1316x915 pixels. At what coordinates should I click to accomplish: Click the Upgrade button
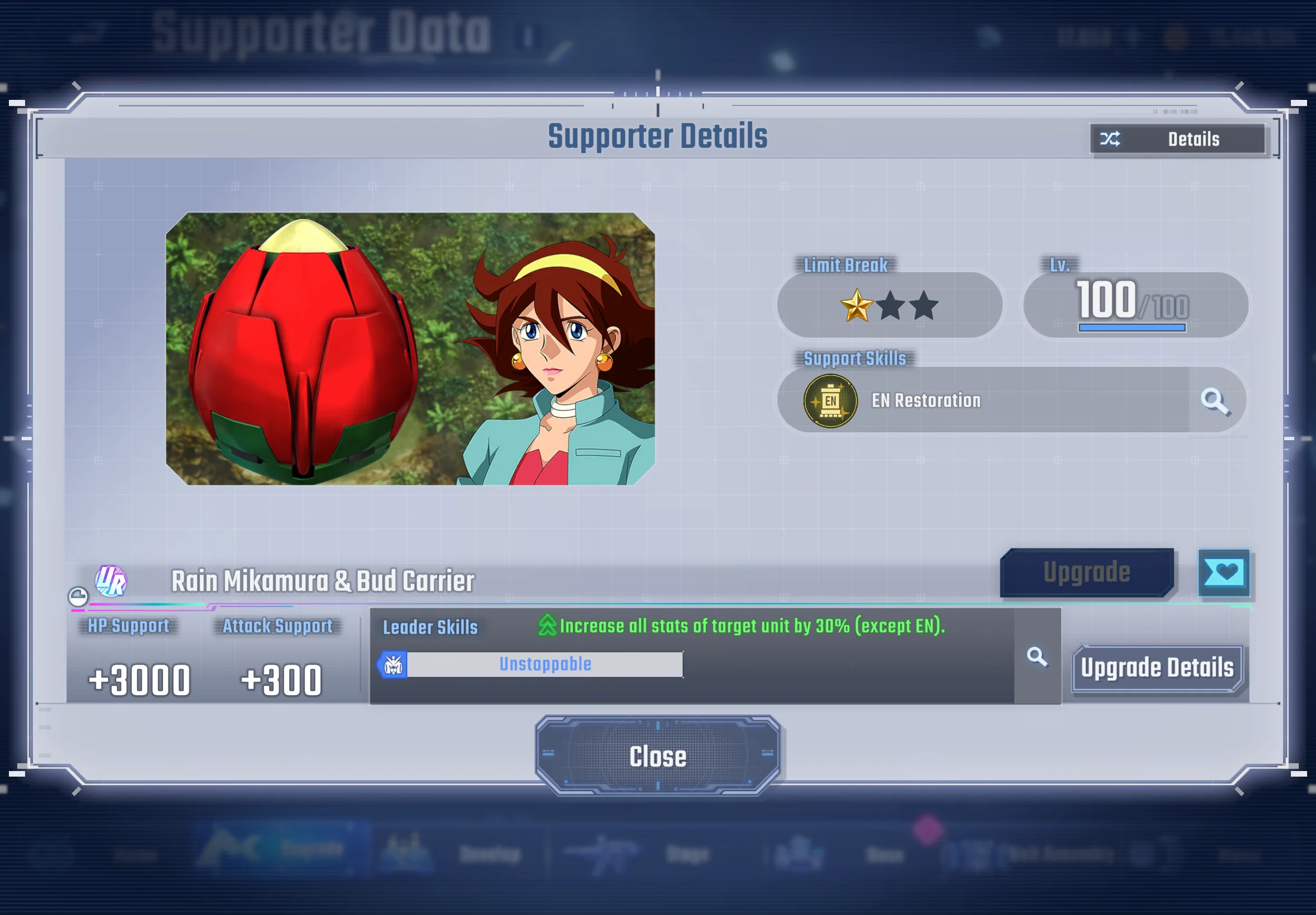click(1086, 572)
